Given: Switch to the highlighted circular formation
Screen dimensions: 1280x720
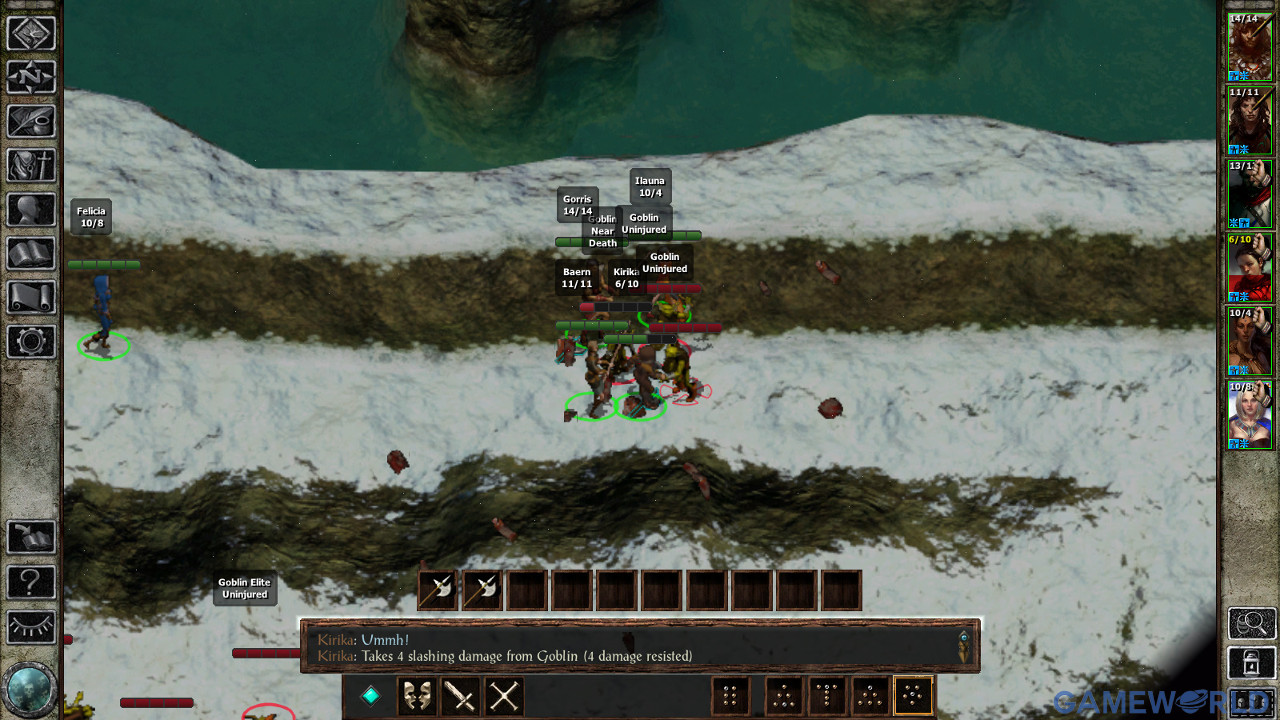Looking at the screenshot, I should tap(912, 695).
